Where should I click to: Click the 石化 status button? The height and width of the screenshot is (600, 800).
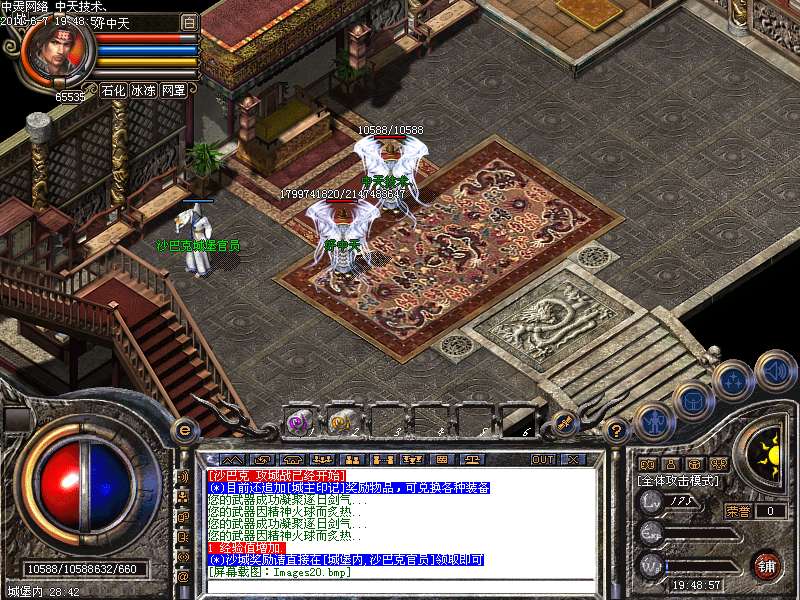click(x=113, y=90)
